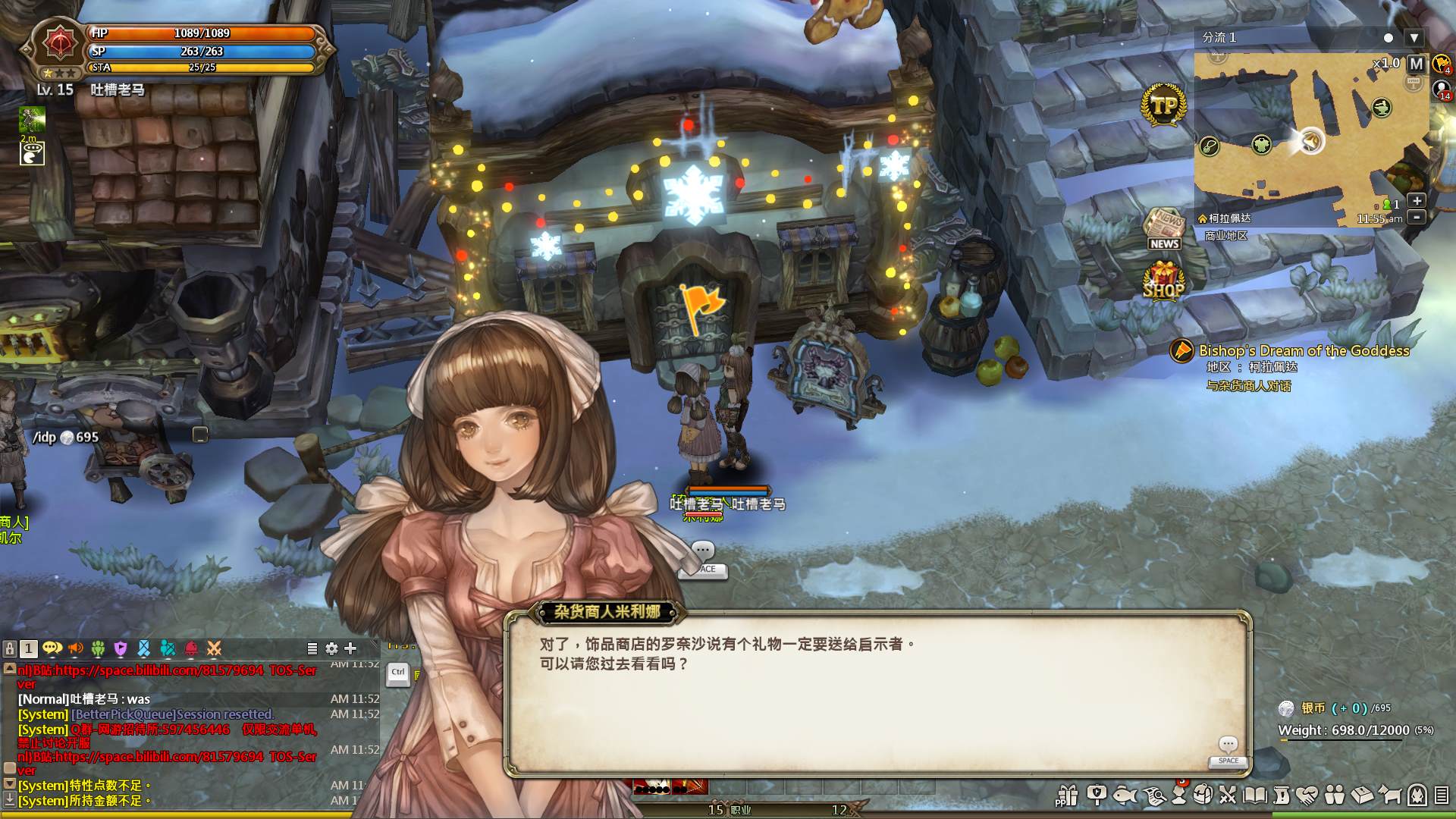The width and height of the screenshot is (1456, 819).
Task: Open the open-book journal icon
Action: [x=1255, y=795]
